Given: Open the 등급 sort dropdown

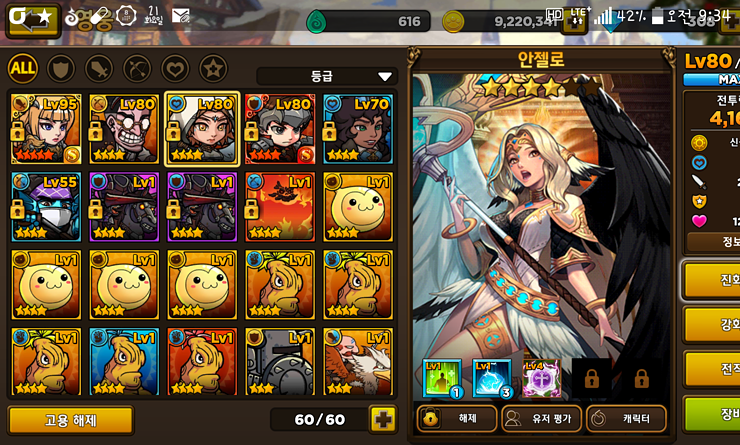Looking at the screenshot, I should tap(327, 76).
